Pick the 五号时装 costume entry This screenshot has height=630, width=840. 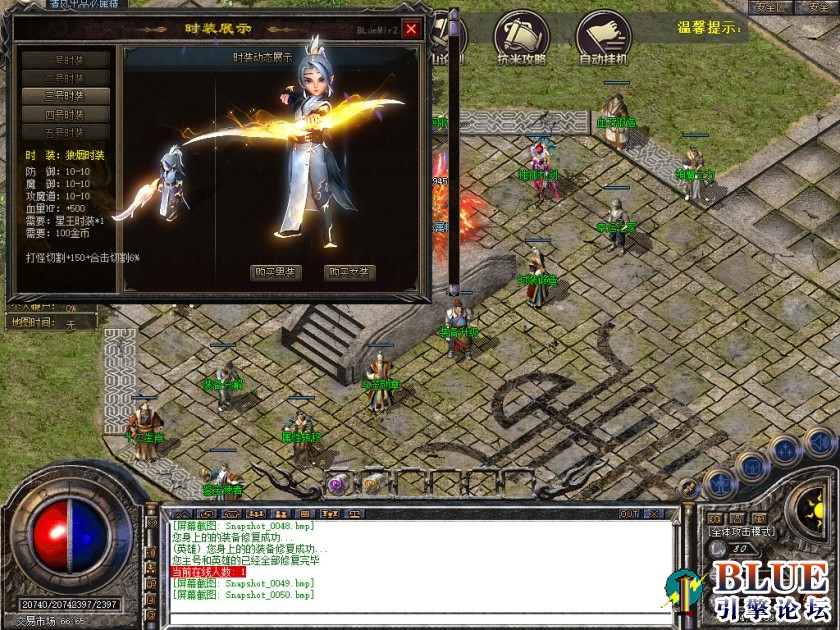(x=65, y=132)
